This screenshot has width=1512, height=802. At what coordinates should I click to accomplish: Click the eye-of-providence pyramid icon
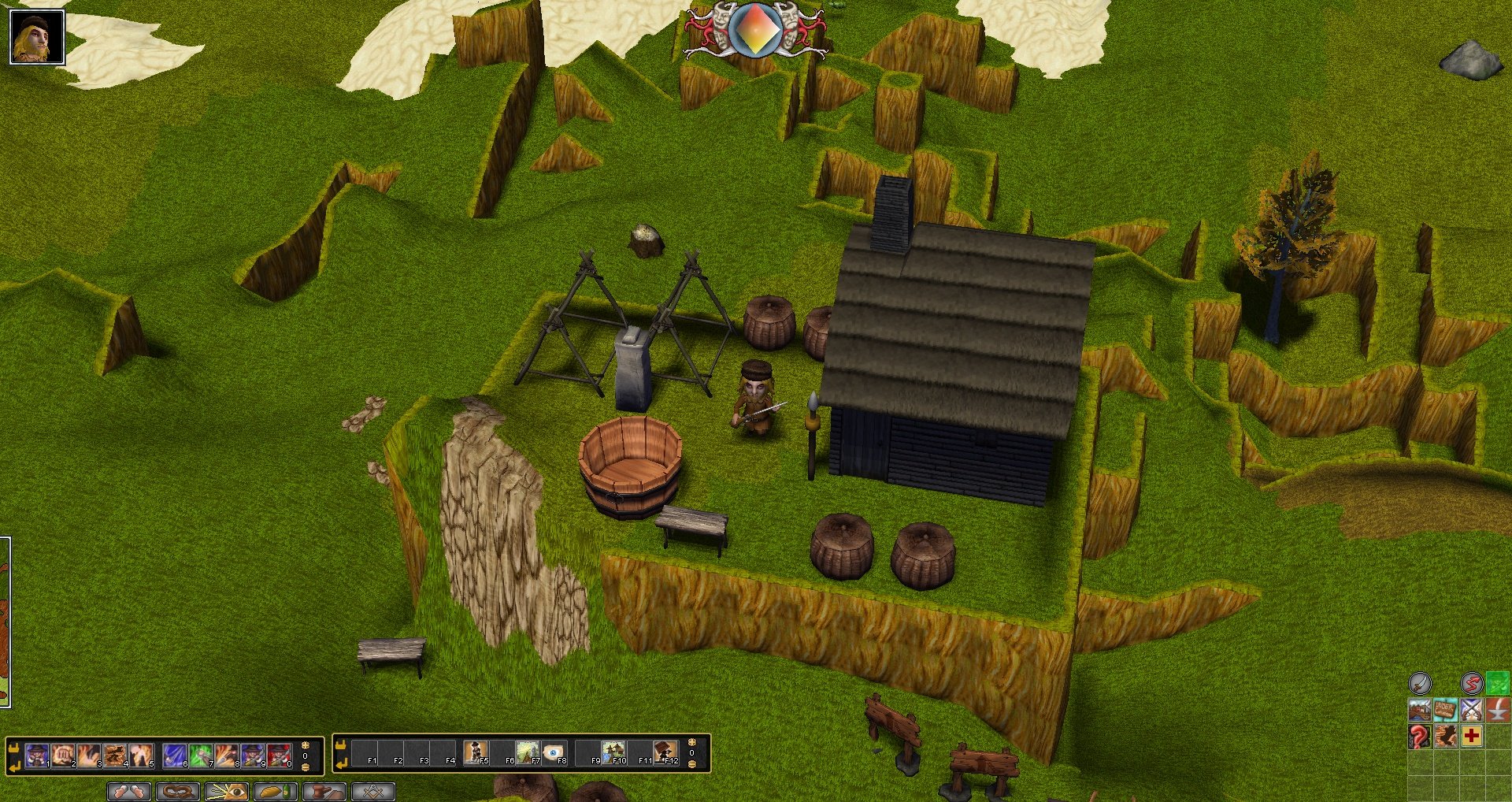227,793
